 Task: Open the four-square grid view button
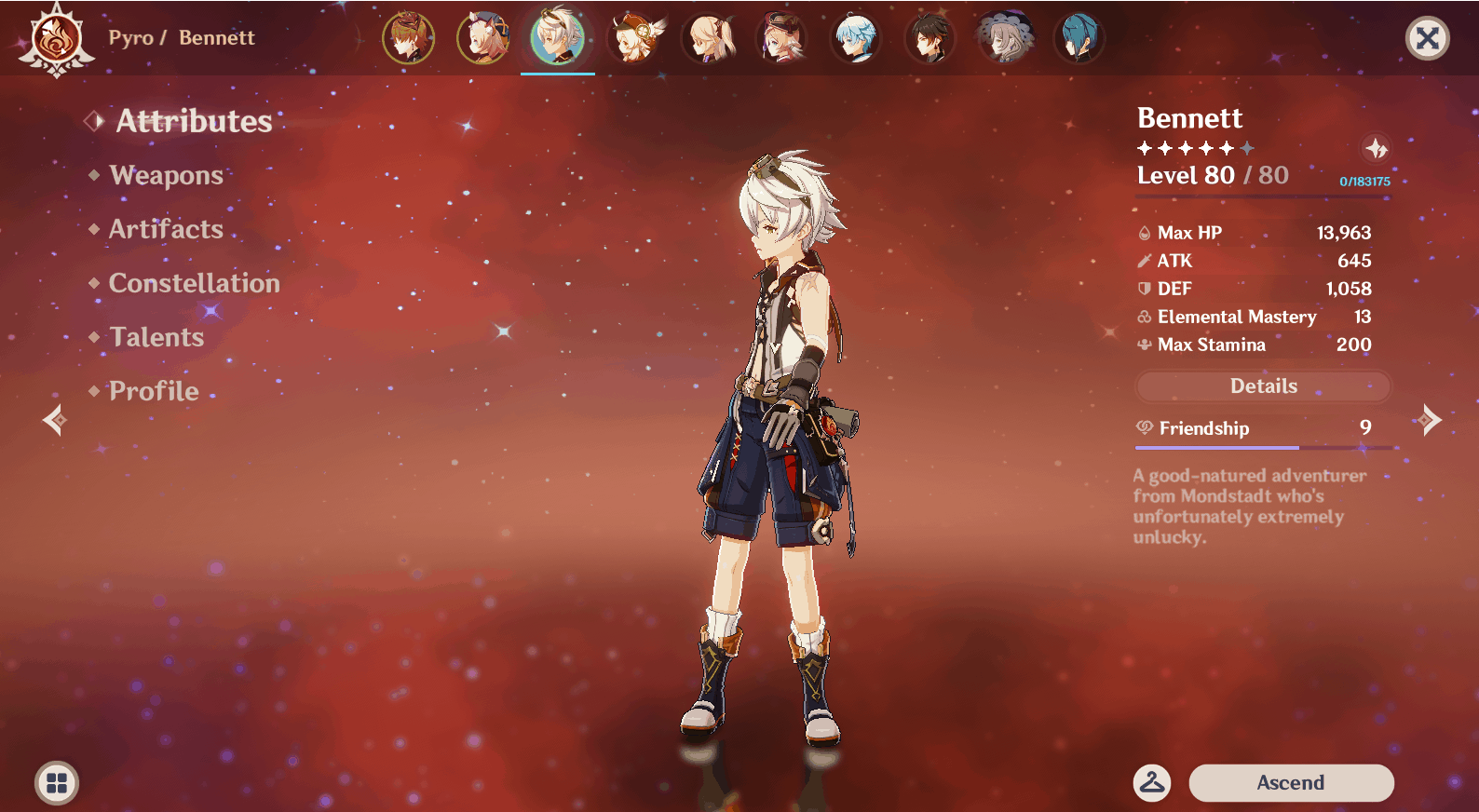point(57,783)
